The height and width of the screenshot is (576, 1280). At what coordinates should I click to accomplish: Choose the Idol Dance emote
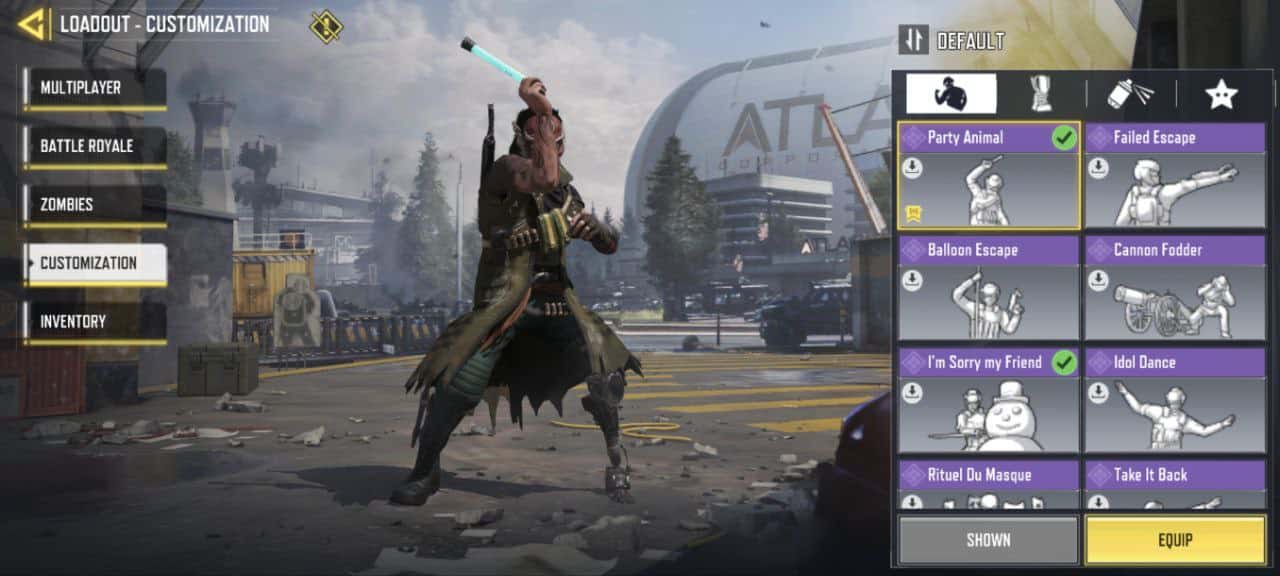point(1175,400)
